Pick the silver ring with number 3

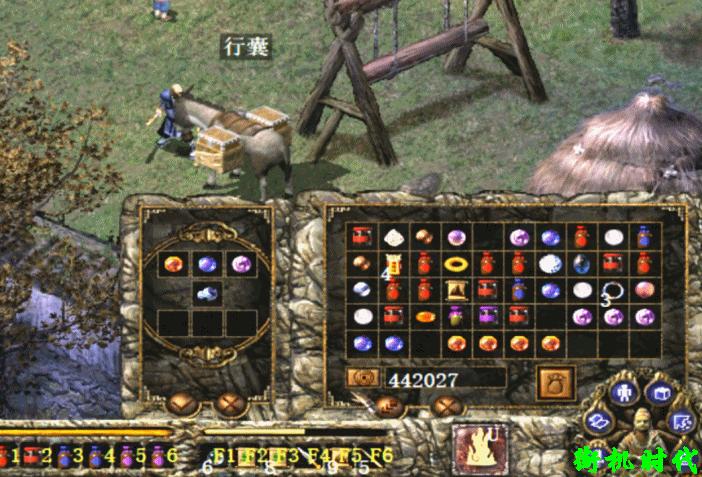[x=613, y=291]
